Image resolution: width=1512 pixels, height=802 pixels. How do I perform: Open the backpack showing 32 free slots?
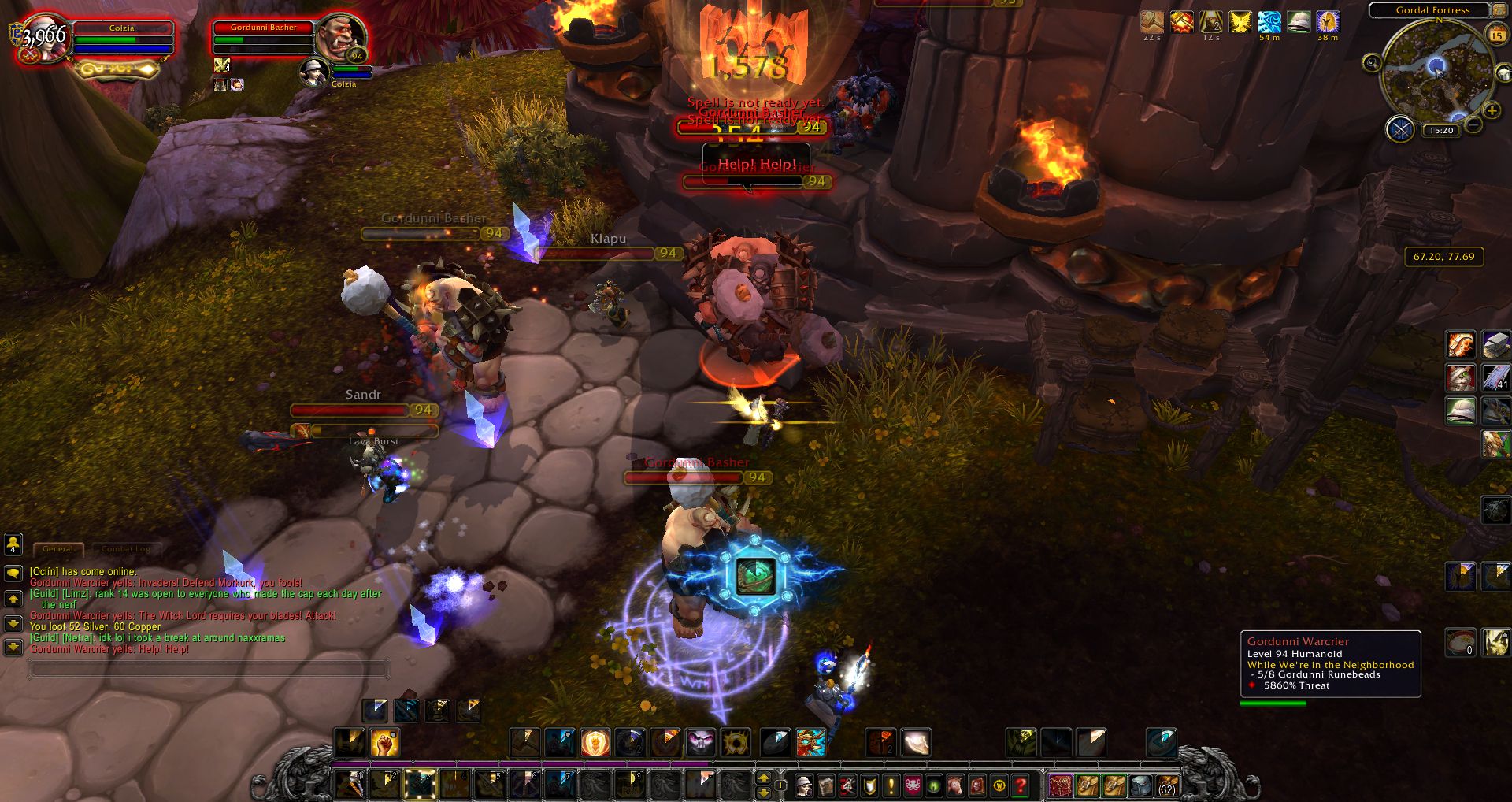(x=1166, y=785)
